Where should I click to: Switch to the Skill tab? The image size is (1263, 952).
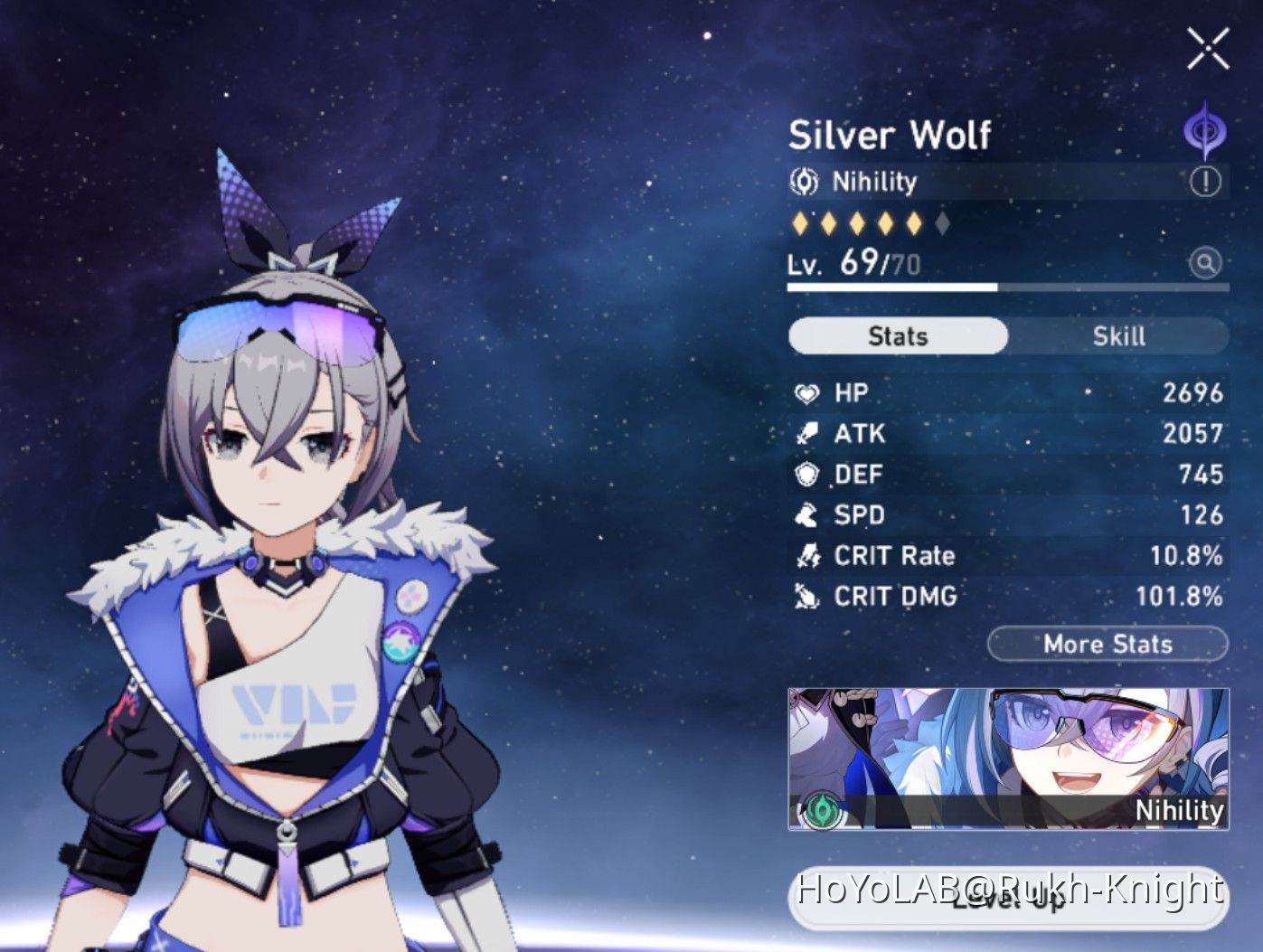tap(1121, 335)
